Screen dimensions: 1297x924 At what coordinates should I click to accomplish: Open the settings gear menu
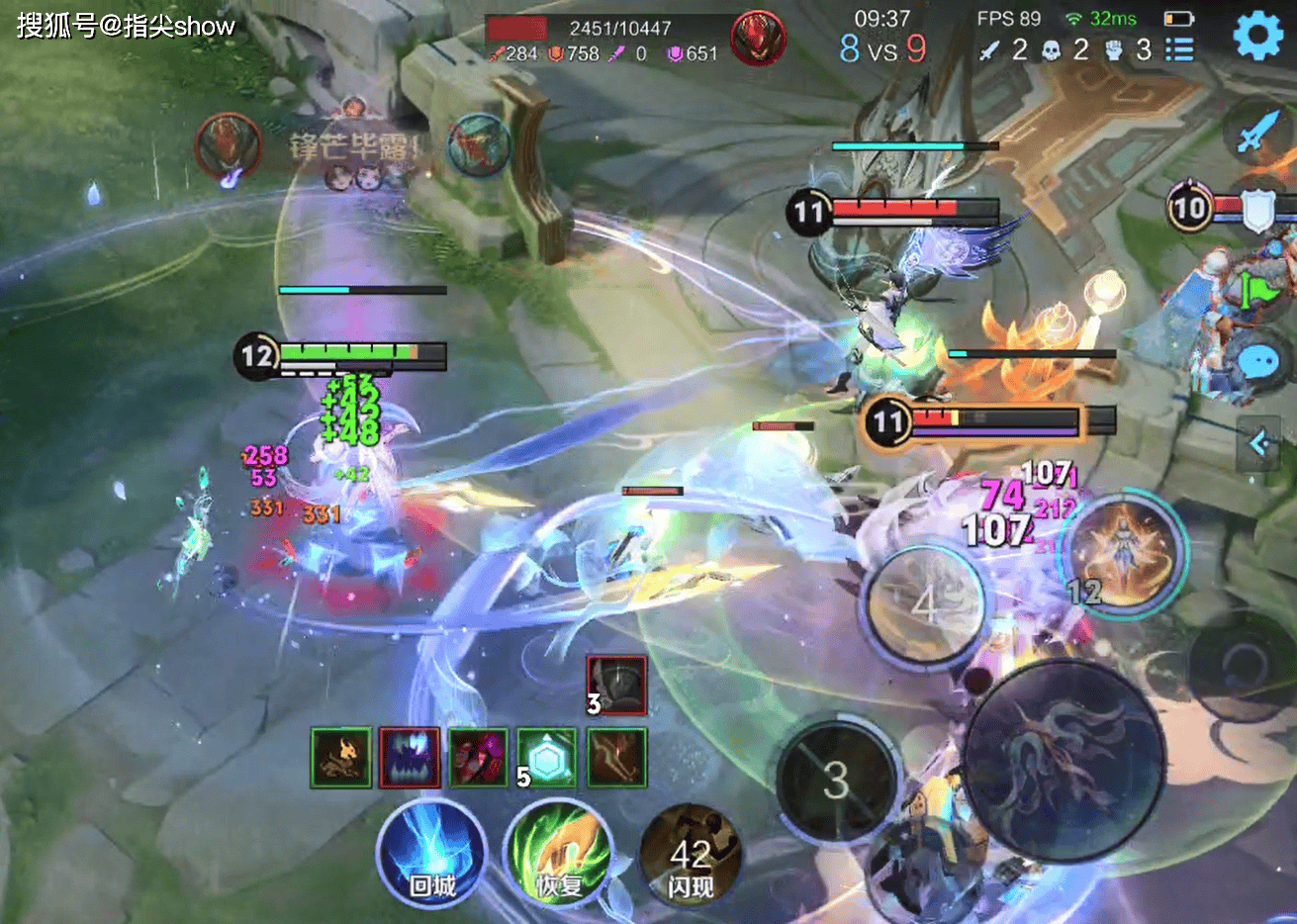click(x=1257, y=37)
